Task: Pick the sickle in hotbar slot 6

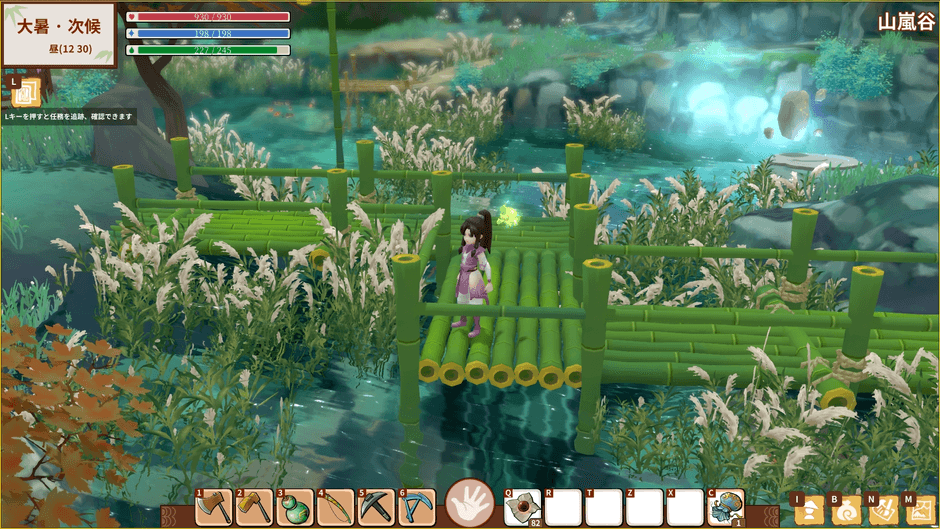Action: (x=417, y=507)
